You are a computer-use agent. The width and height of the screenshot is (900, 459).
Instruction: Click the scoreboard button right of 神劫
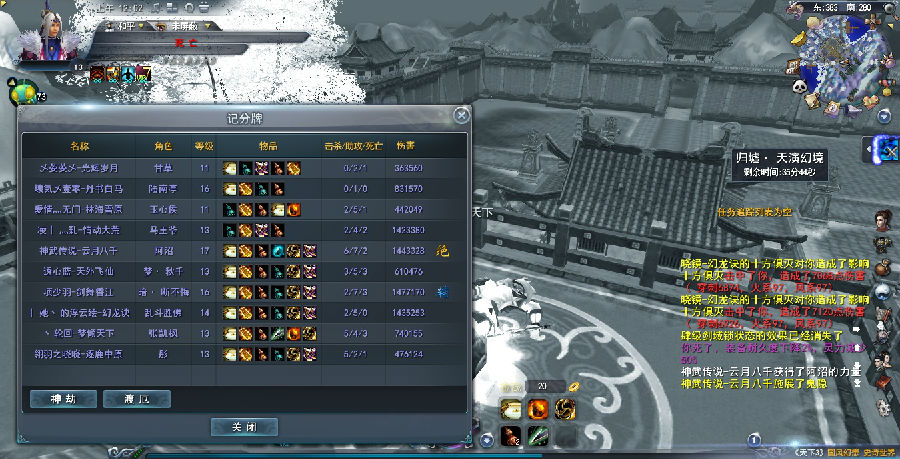click(x=136, y=399)
